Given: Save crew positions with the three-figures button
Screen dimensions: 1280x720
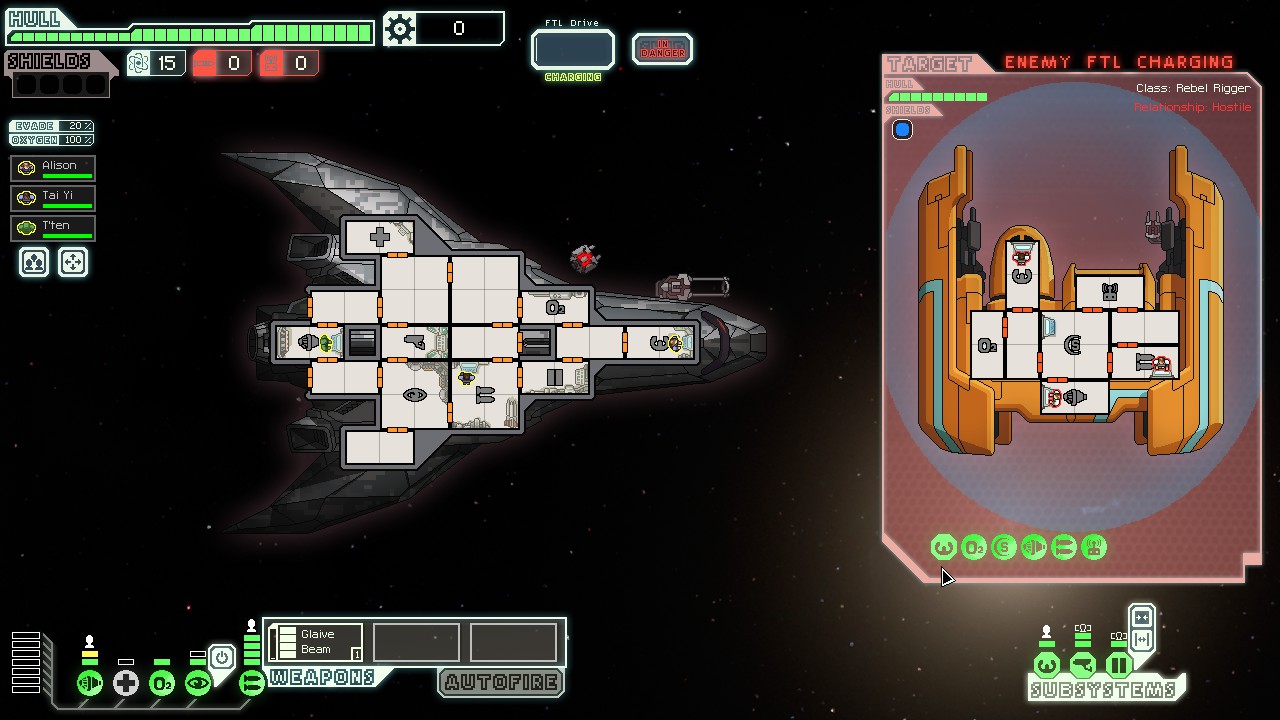Looking at the screenshot, I should point(34,262).
